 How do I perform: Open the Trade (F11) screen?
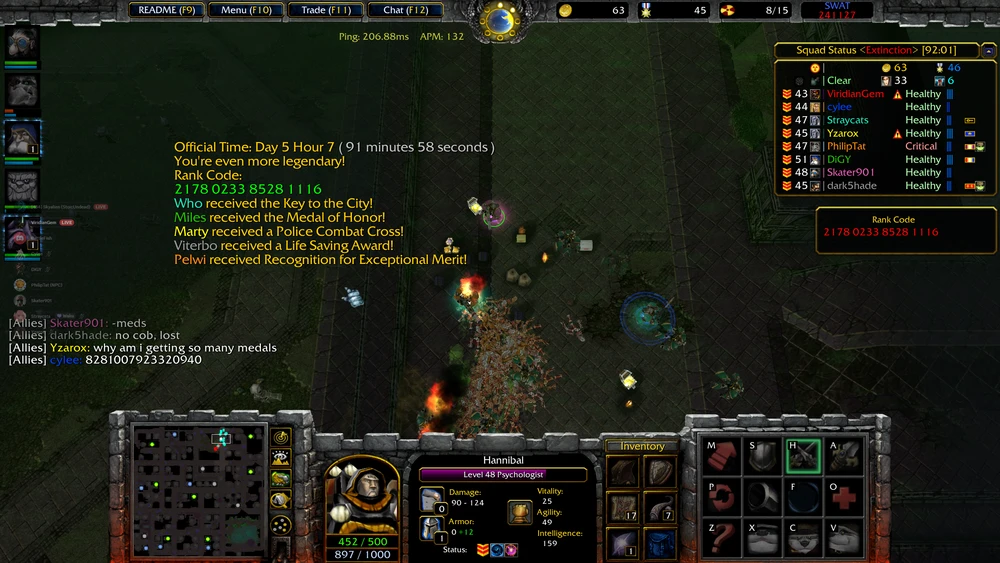[326, 10]
